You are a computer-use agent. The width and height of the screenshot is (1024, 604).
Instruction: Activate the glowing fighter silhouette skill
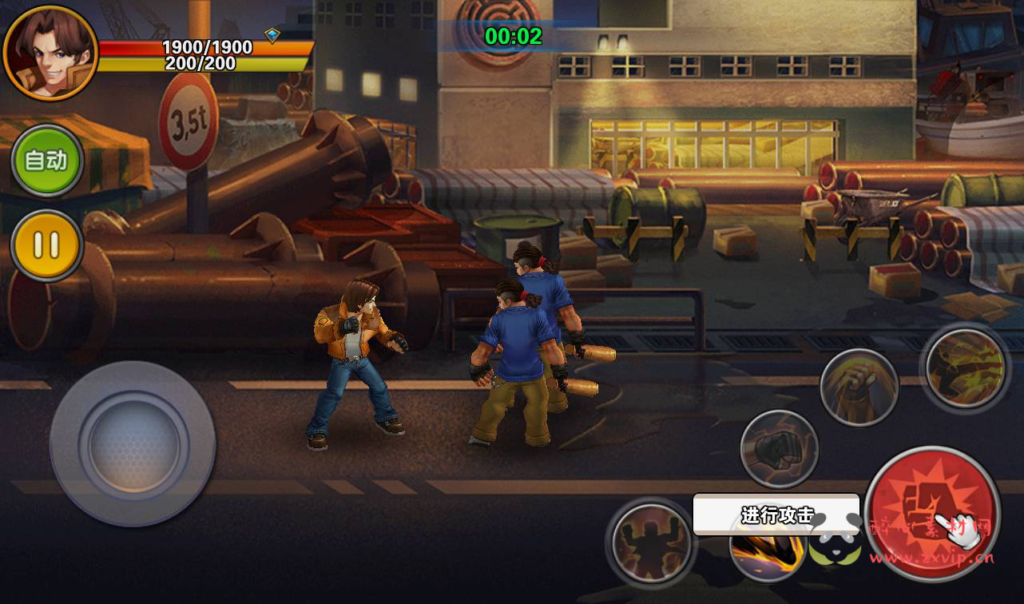(651, 542)
